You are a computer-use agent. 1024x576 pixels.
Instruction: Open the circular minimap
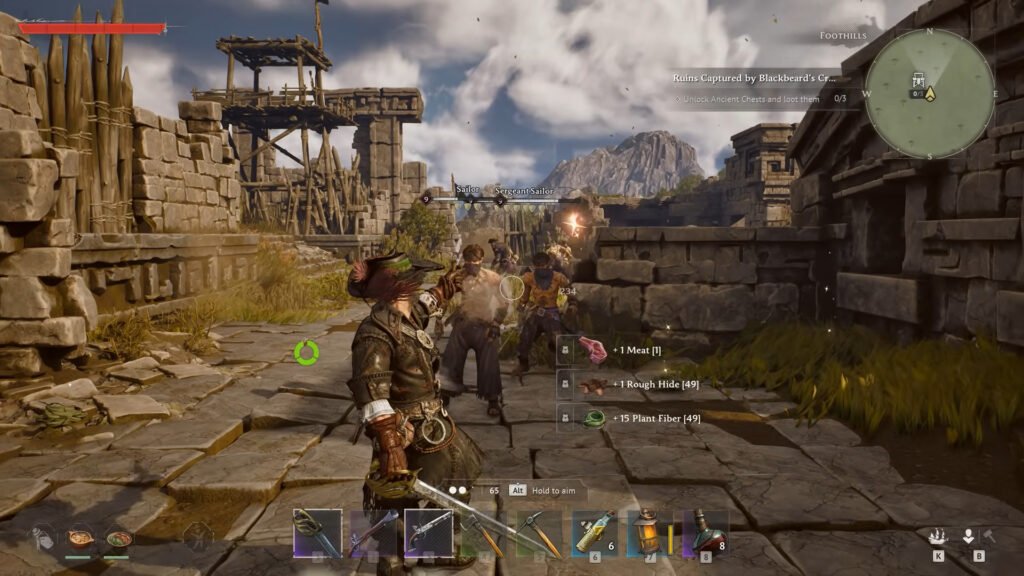[929, 93]
